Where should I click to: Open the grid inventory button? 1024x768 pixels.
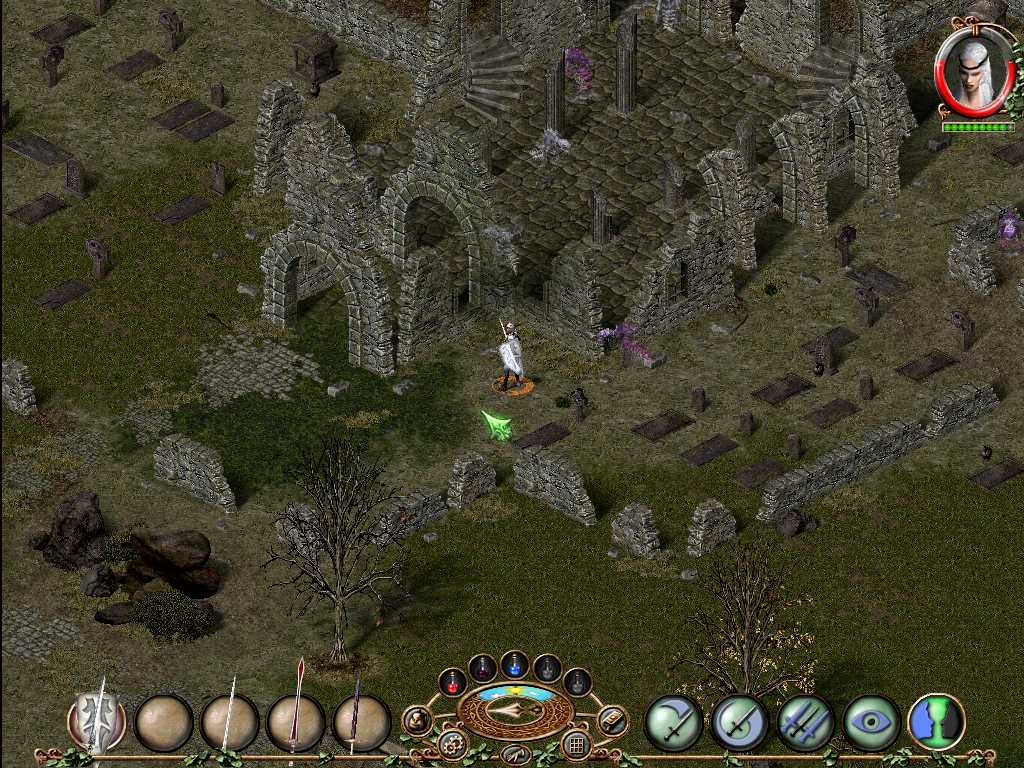click(x=575, y=744)
